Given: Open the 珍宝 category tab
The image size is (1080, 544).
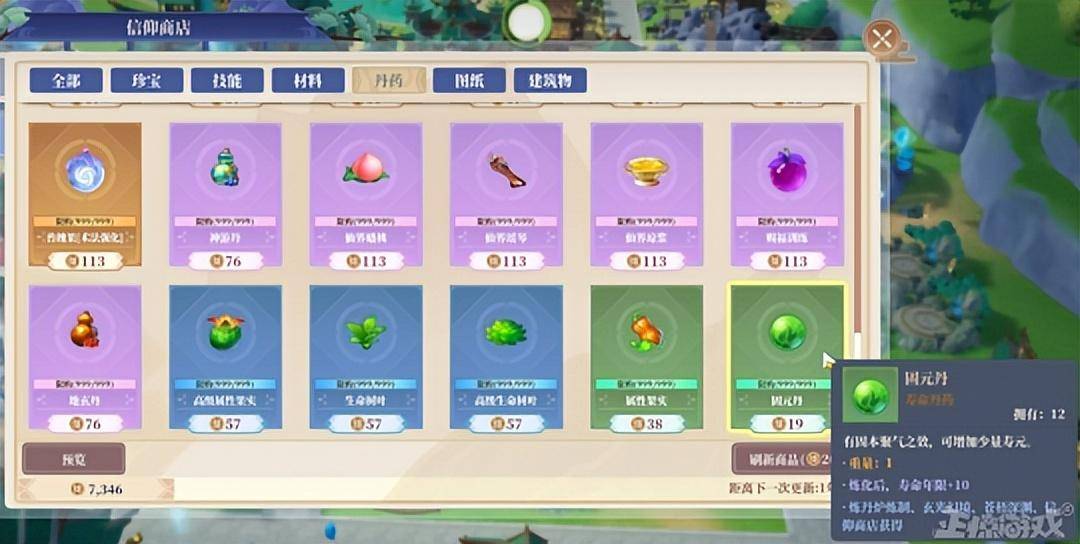Looking at the screenshot, I should tap(147, 81).
